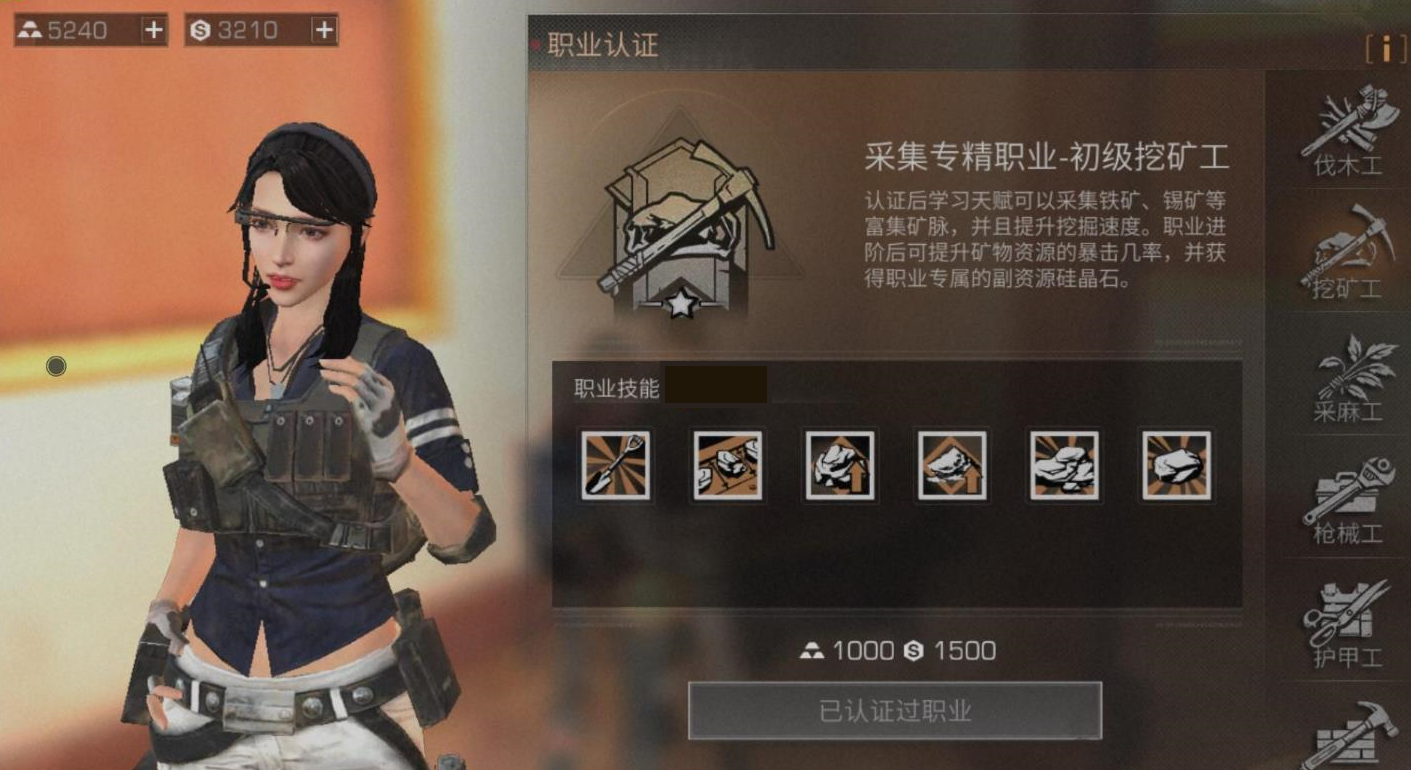View the ore skill with upward arrow icon

pos(840,464)
